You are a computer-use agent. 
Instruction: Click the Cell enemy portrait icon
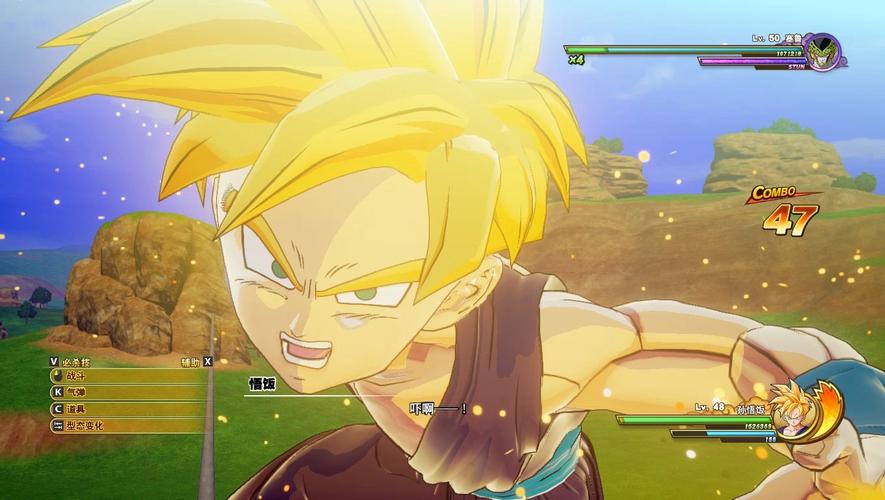[822, 52]
